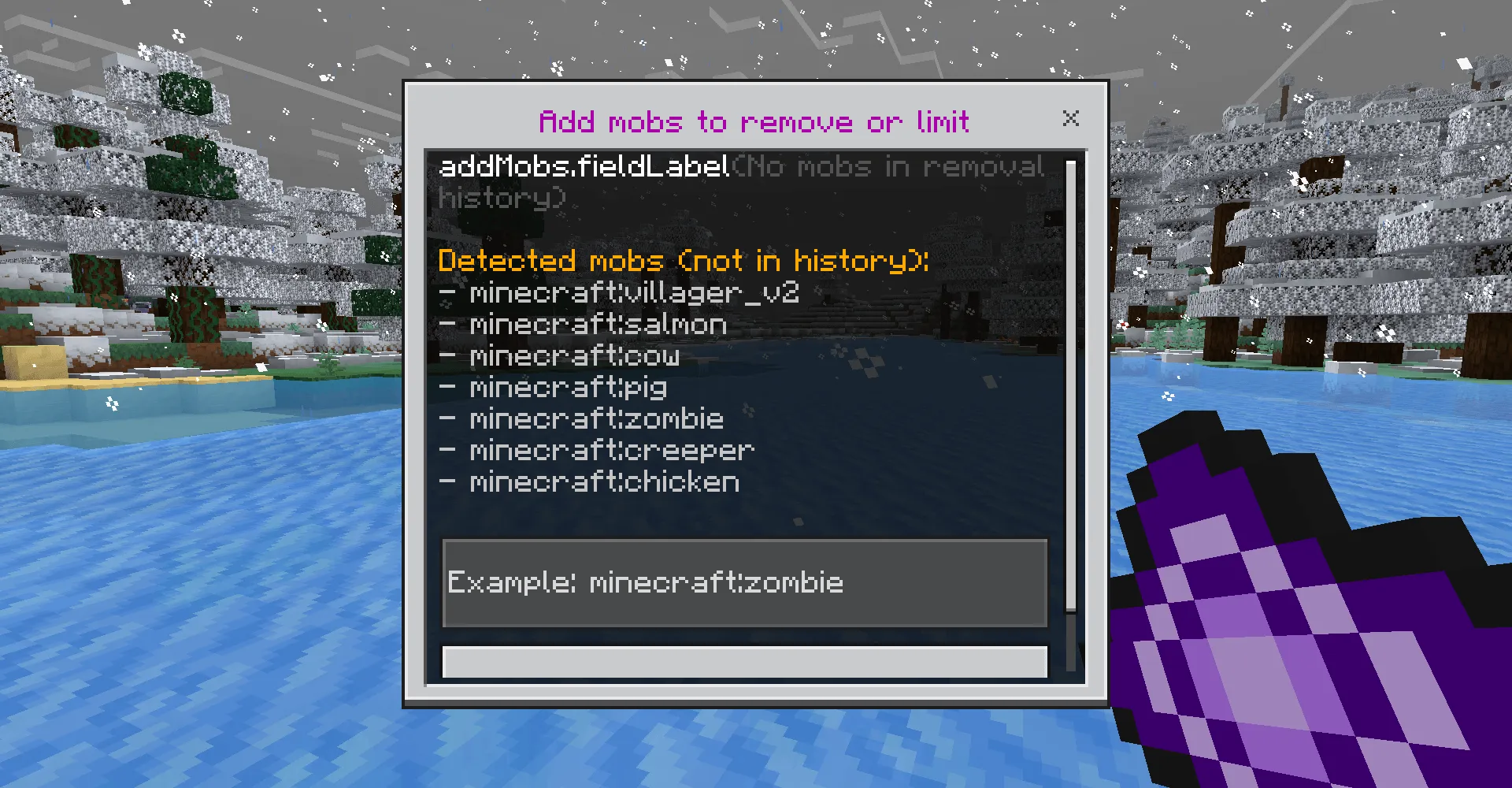The height and width of the screenshot is (788, 1512).
Task: Close the Add mobs dialog
Action: point(1071,119)
